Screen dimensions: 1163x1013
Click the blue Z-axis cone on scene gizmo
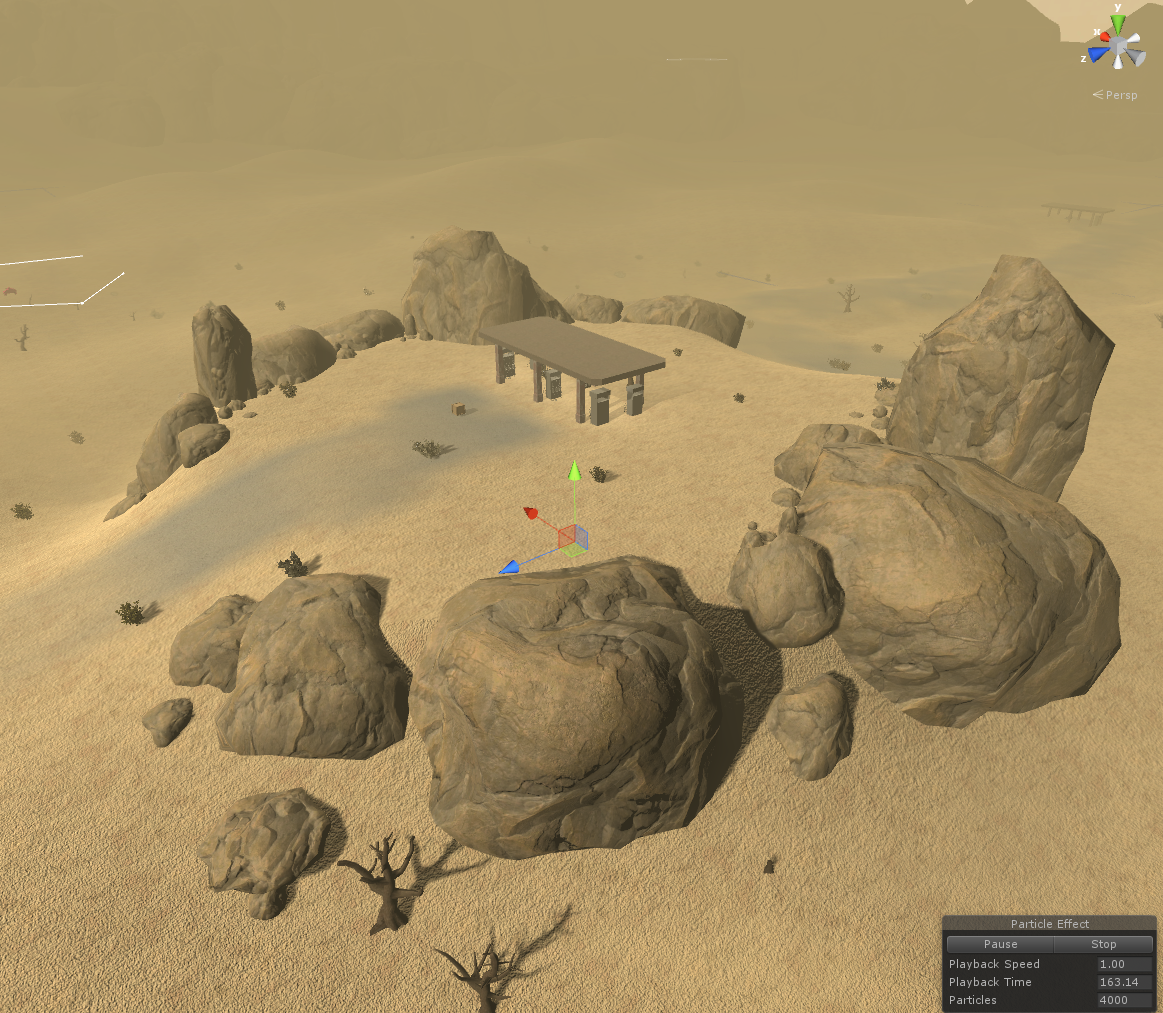tap(1099, 54)
